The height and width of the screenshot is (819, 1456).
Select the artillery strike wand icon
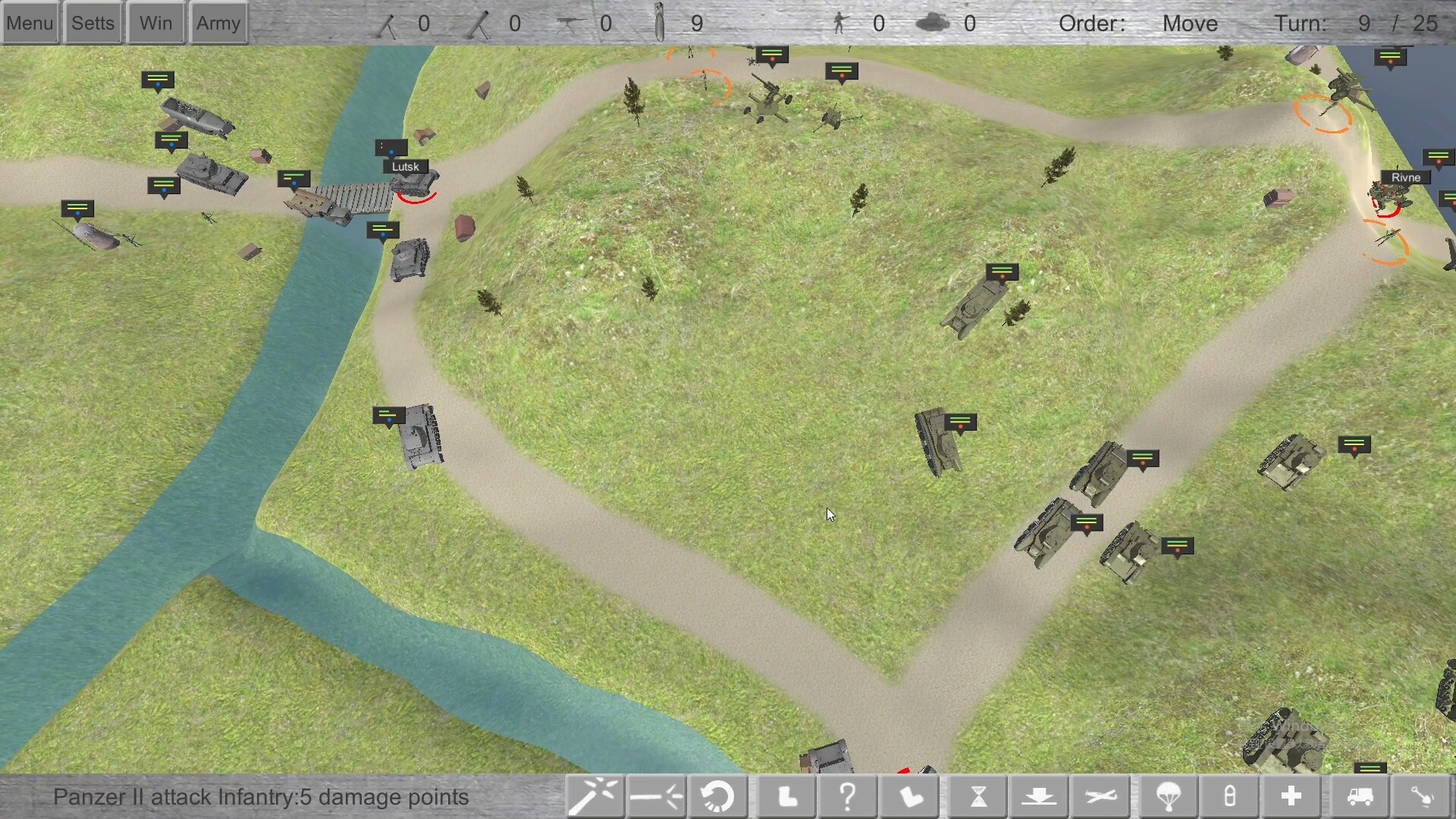595,796
